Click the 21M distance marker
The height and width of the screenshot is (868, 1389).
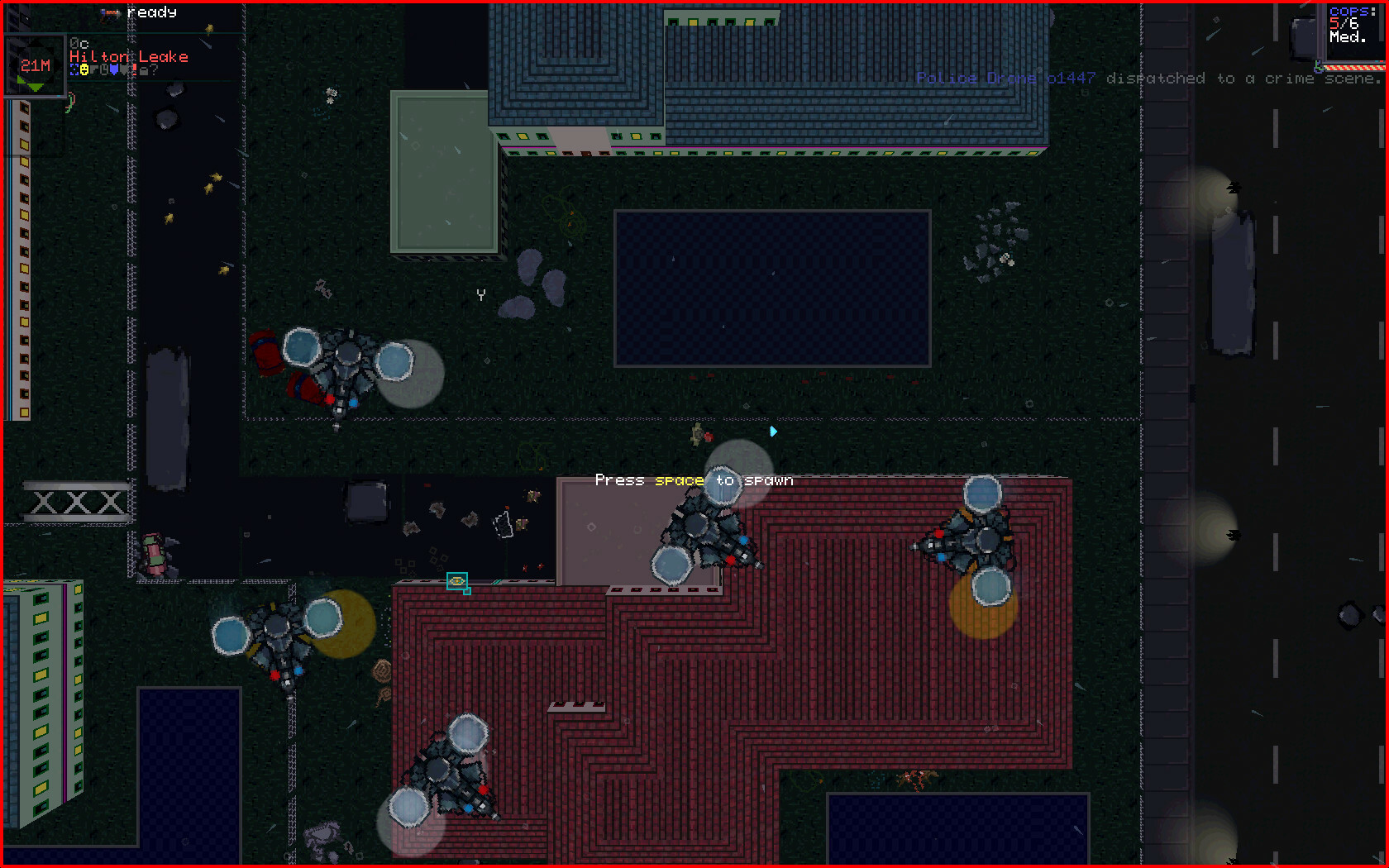[36, 64]
